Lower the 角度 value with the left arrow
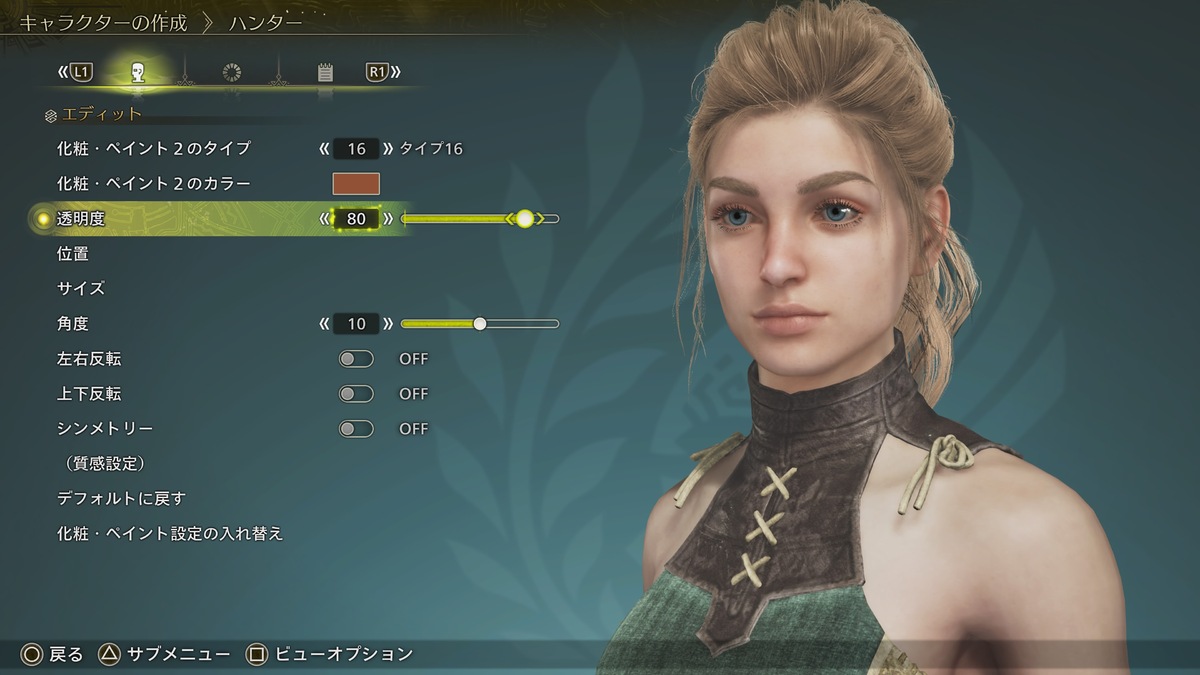The image size is (1200, 675). (324, 324)
